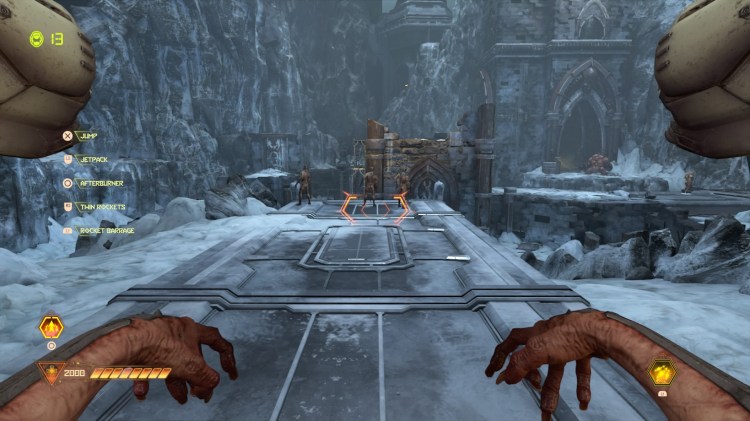Image resolution: width=750 pixels, height=421 pixels.
Task: Click the green skull icon beside 13
Action: [x=36, y=39]
